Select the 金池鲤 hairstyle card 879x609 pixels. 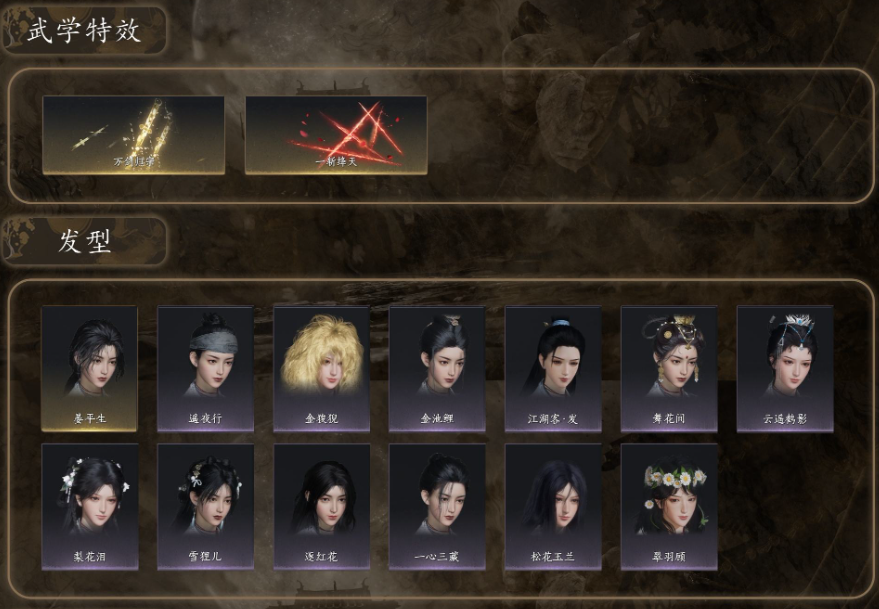click(437, 368)
